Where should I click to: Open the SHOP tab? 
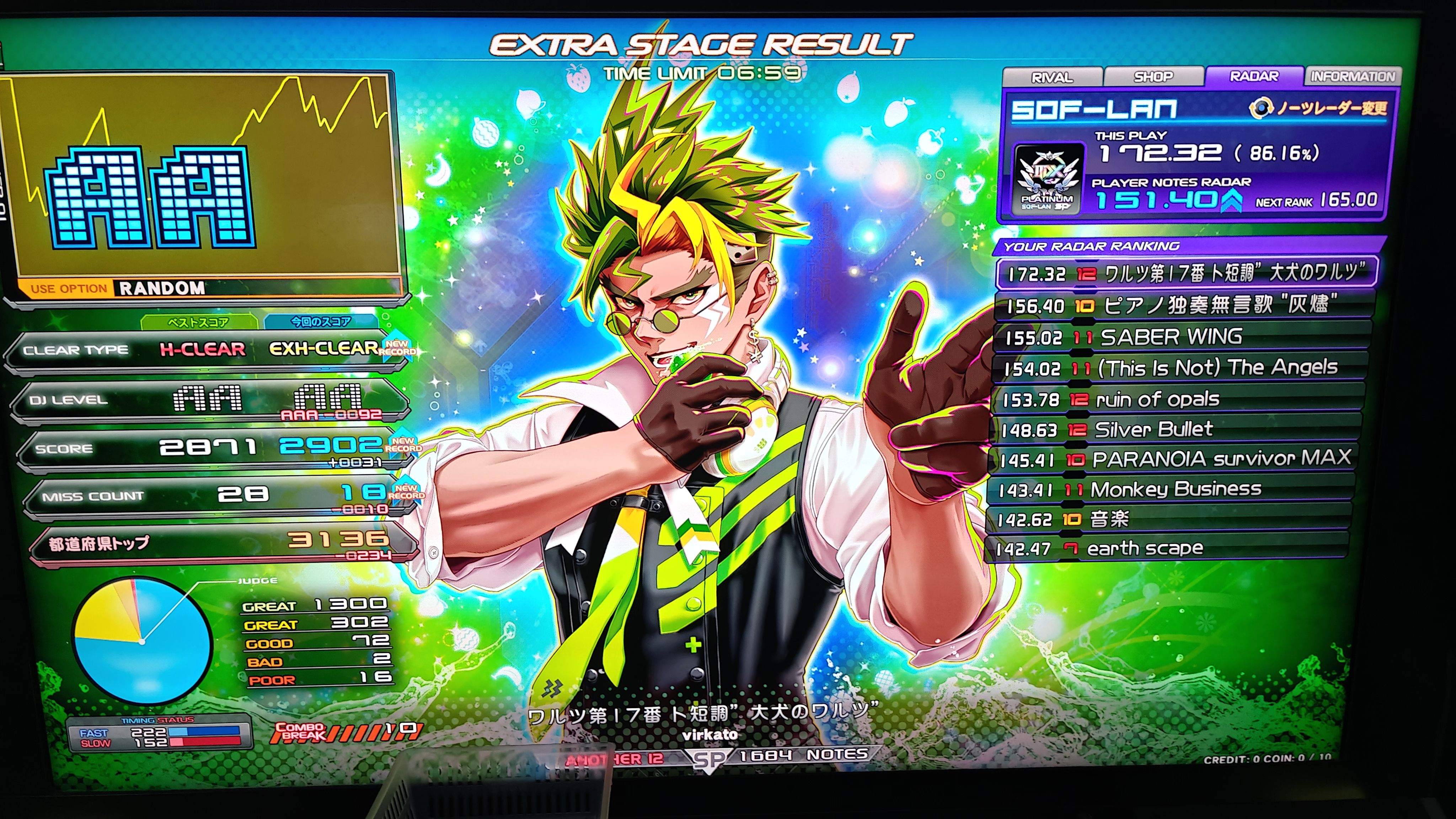[1153, 77]
